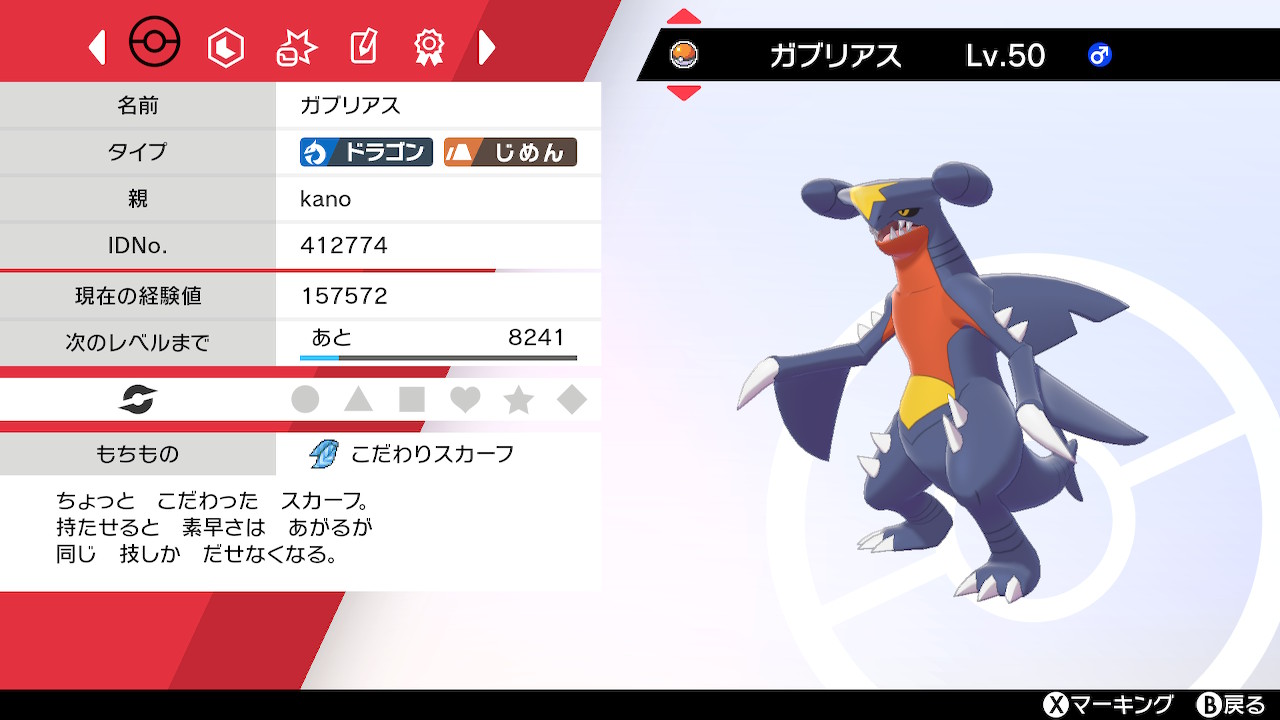
Task: Click the Poké Ball icon beside ガブリアス name
Action: pyautogui.click(x=686, y=56)
